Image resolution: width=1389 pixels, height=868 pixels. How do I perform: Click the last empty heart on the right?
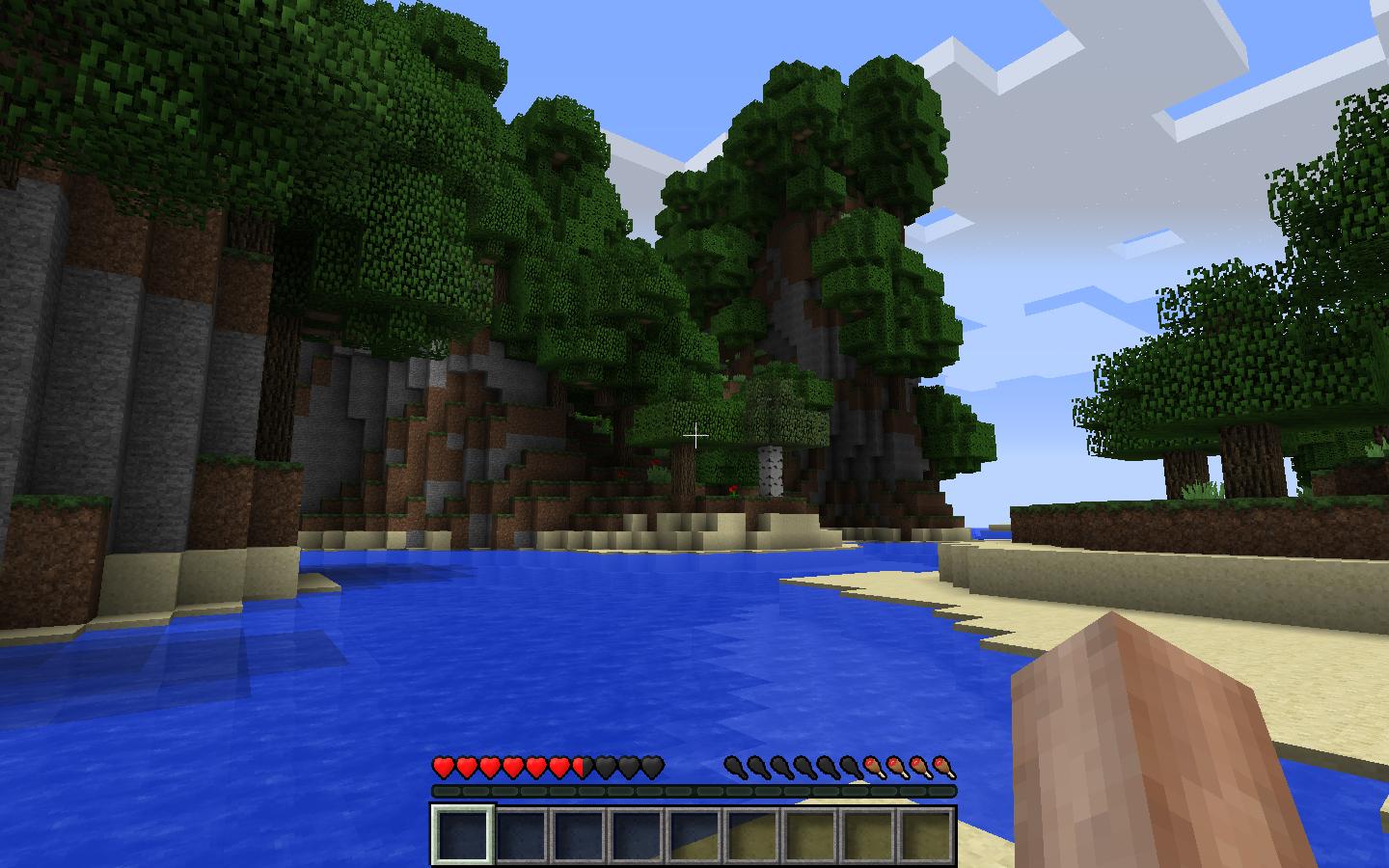[x=653, y=767]
